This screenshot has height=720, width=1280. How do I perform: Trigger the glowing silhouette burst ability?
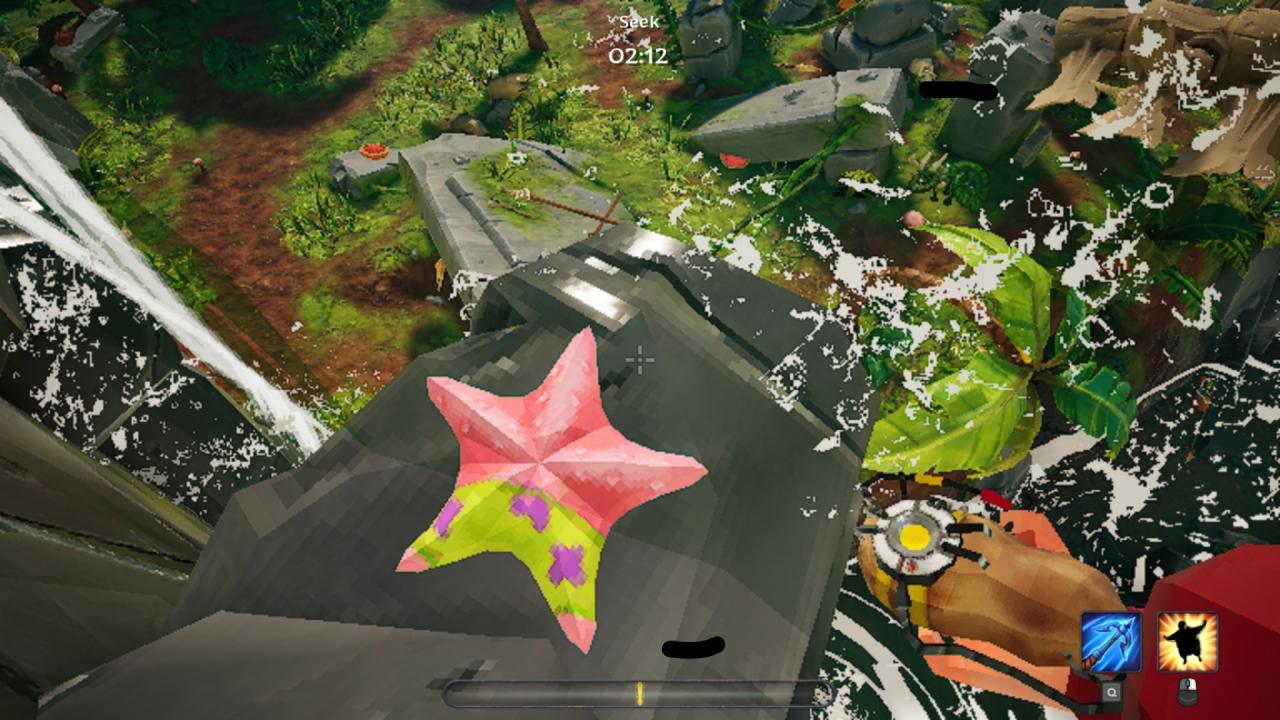point(1187,642)
